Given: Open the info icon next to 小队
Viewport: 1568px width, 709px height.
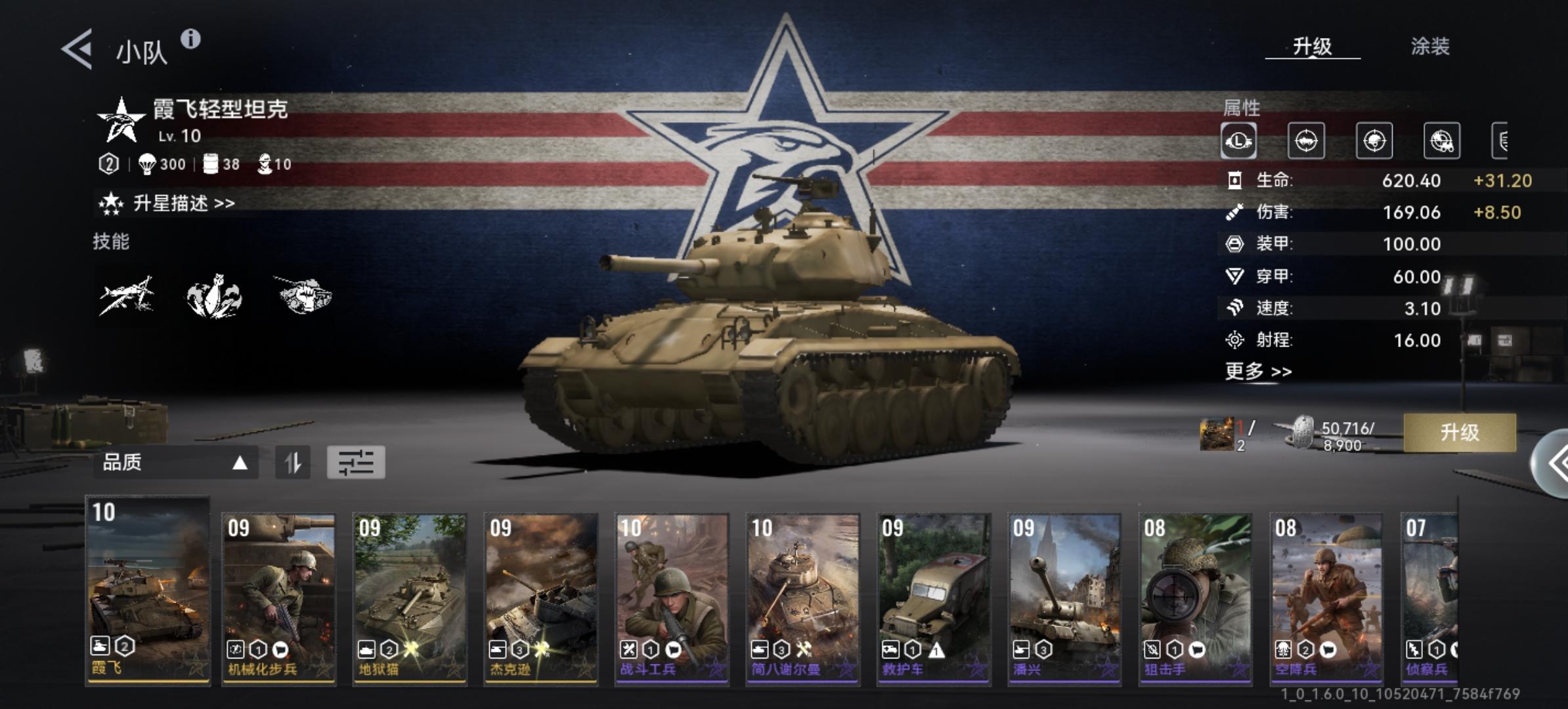Looking at the screenshot, I should pos(190,39).
